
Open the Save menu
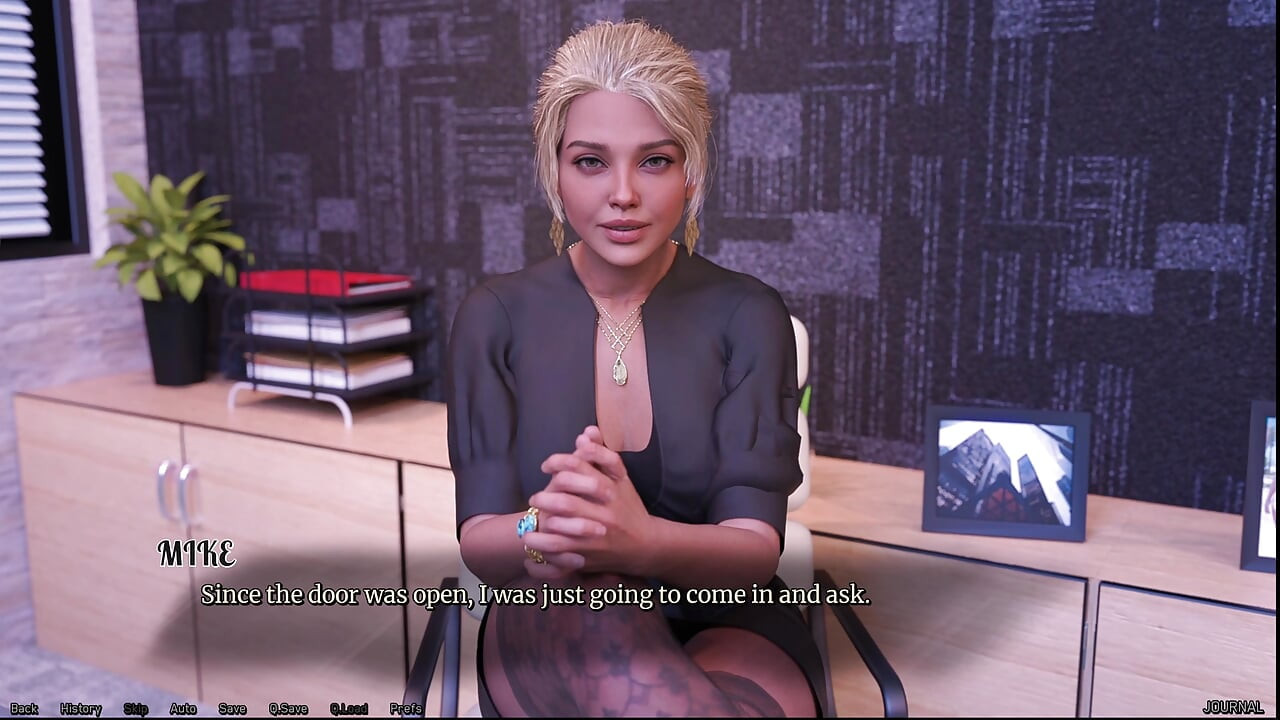(x=232, y=708)
